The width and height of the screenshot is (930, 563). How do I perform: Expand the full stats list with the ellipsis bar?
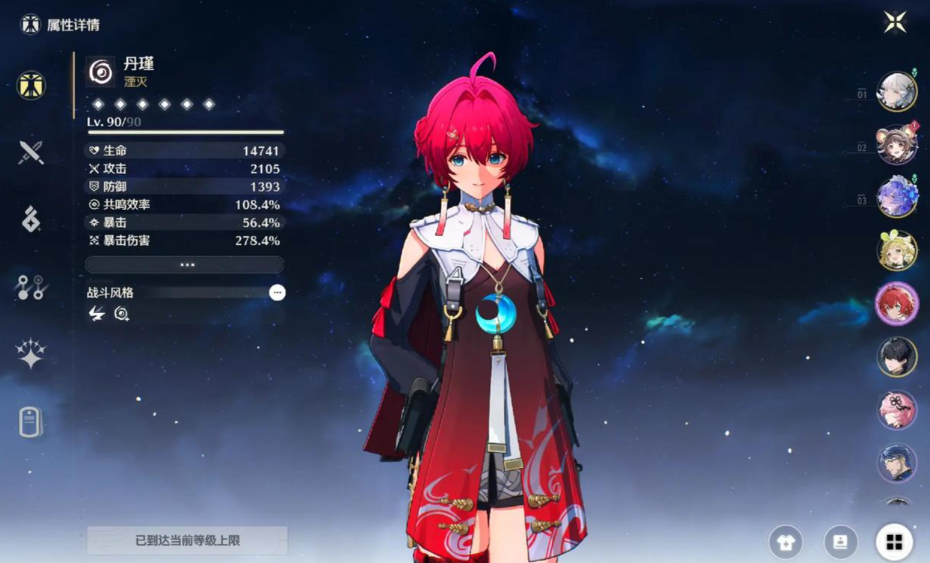pyautogui.click(x=185, y=265)
